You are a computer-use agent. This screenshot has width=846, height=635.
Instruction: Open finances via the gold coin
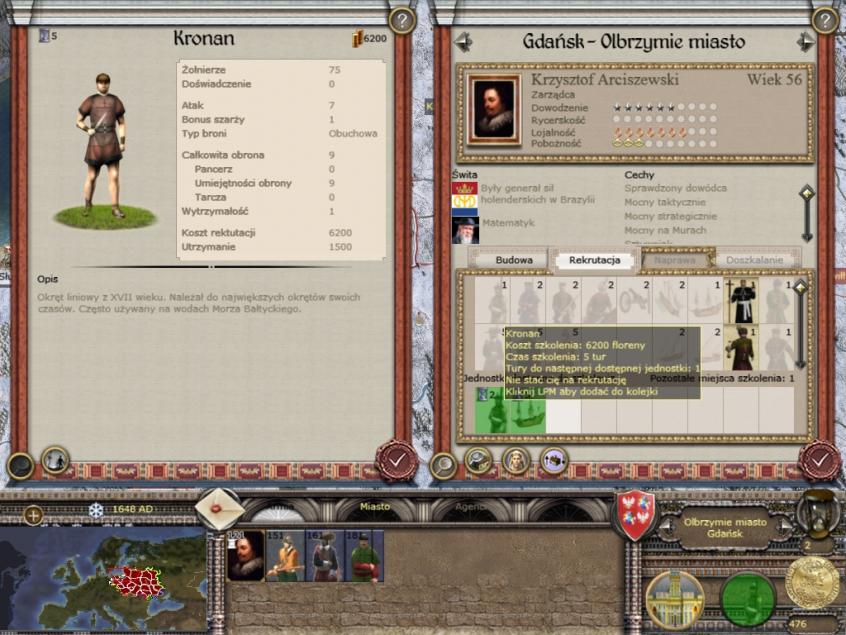812,585
